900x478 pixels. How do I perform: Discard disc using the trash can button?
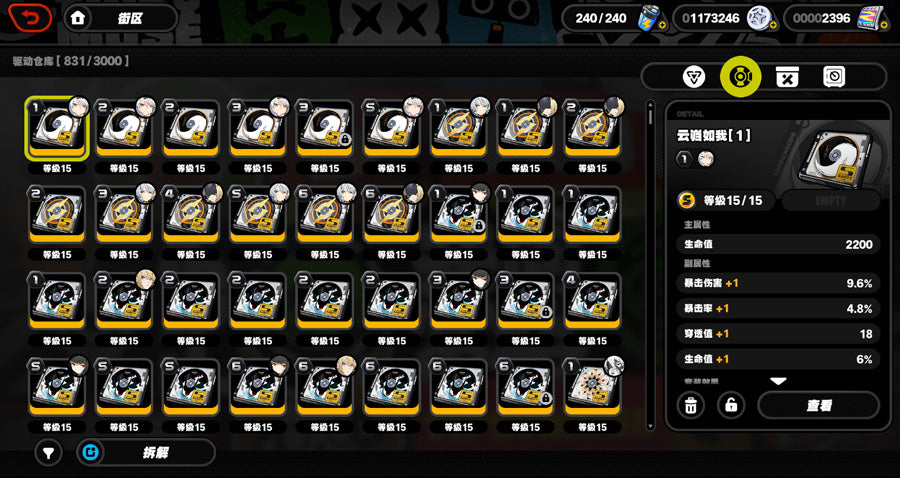point(690,405)
